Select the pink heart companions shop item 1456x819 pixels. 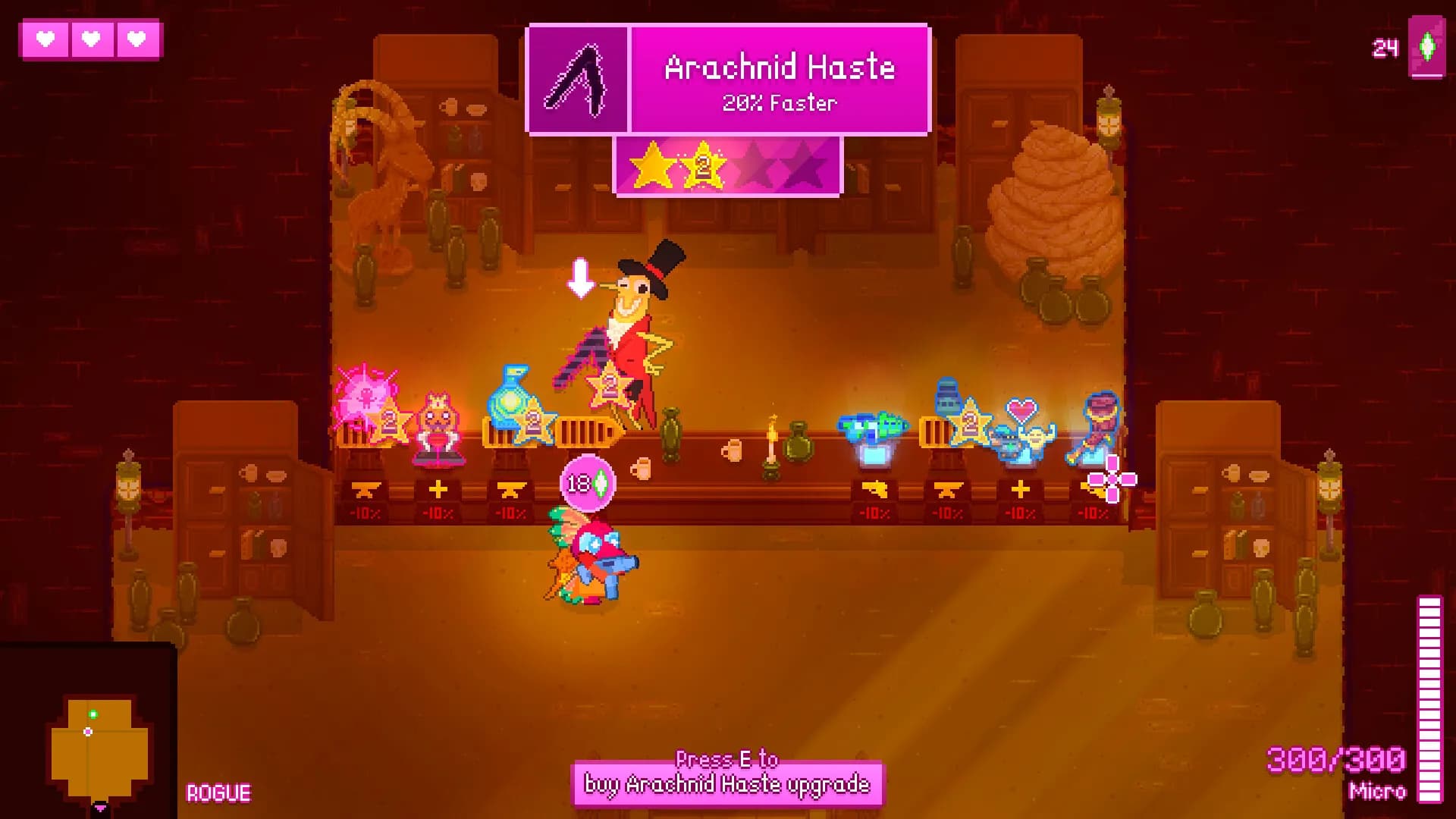click(1021, 432)
